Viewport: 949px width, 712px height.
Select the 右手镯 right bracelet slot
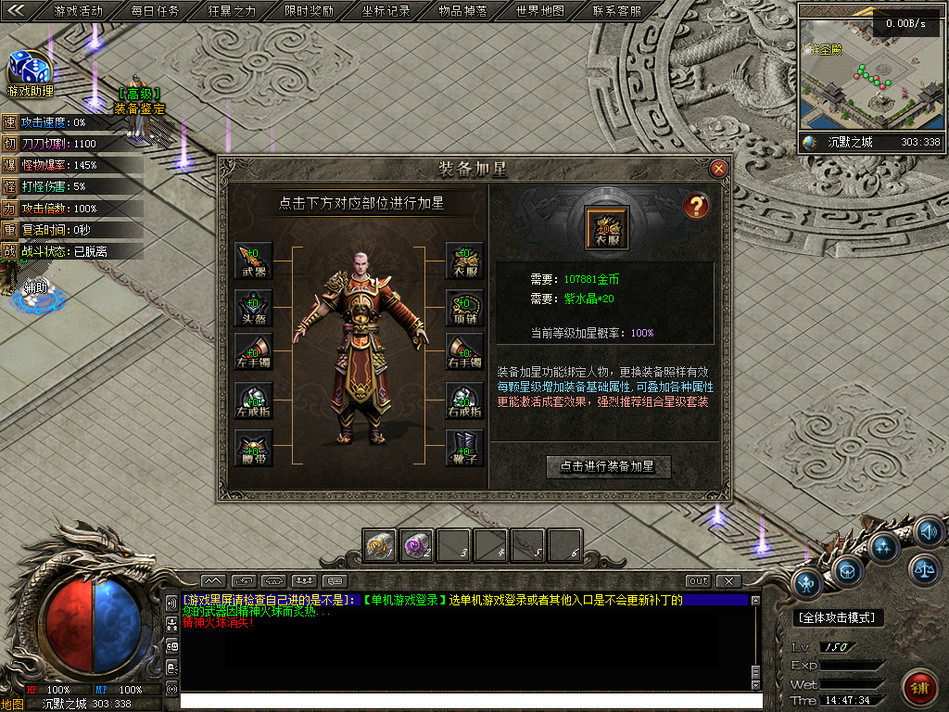[x=464, y=354]
